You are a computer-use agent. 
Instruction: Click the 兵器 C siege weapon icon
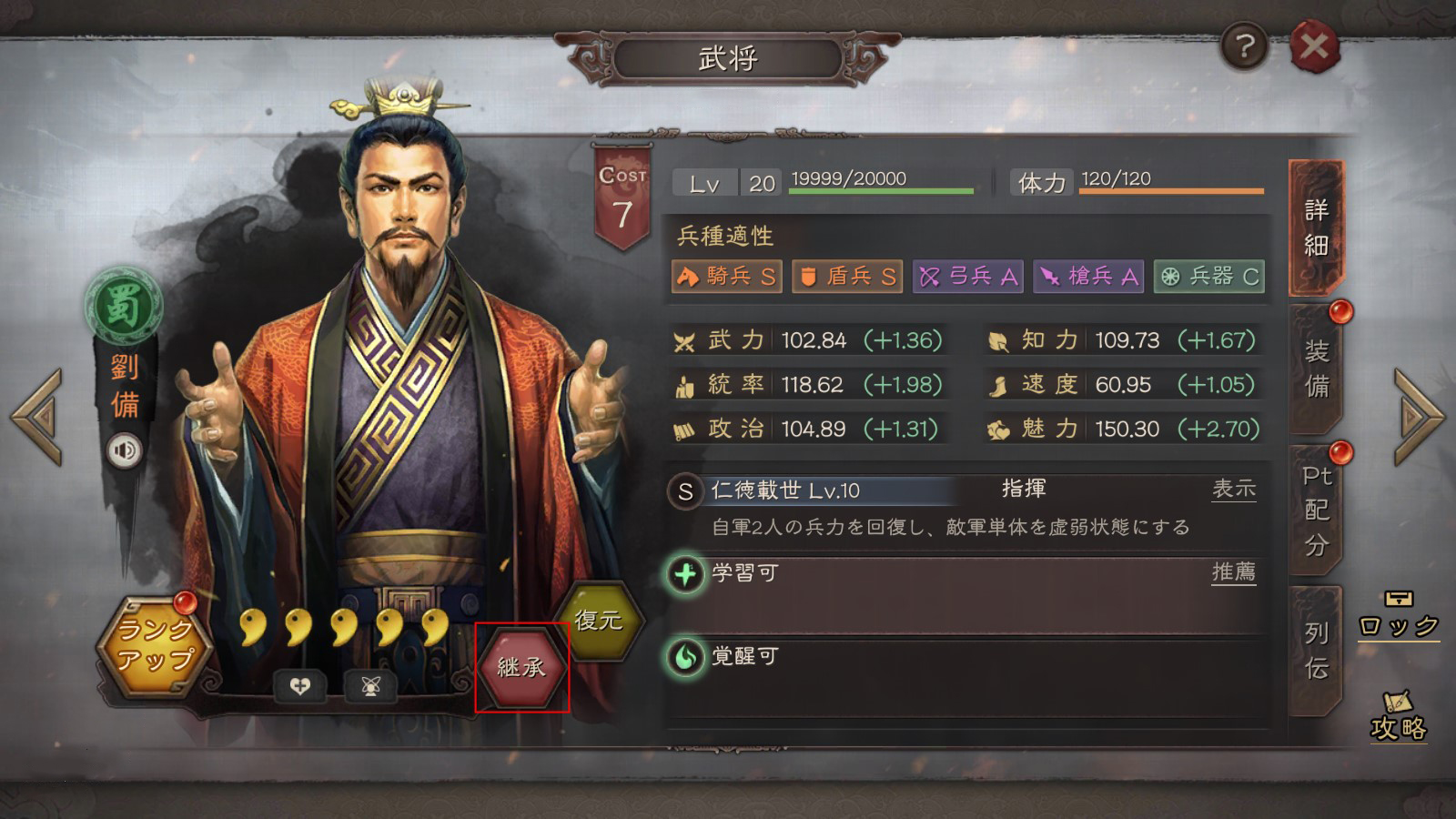click(x=1209, y=277)
